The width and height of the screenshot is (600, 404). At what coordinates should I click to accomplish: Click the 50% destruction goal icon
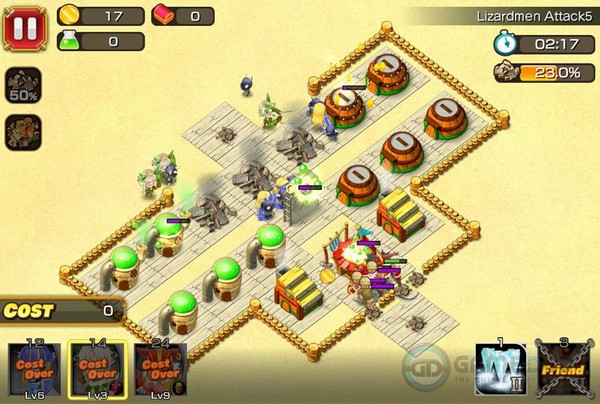pyautogui.click(x=23, y=86)
